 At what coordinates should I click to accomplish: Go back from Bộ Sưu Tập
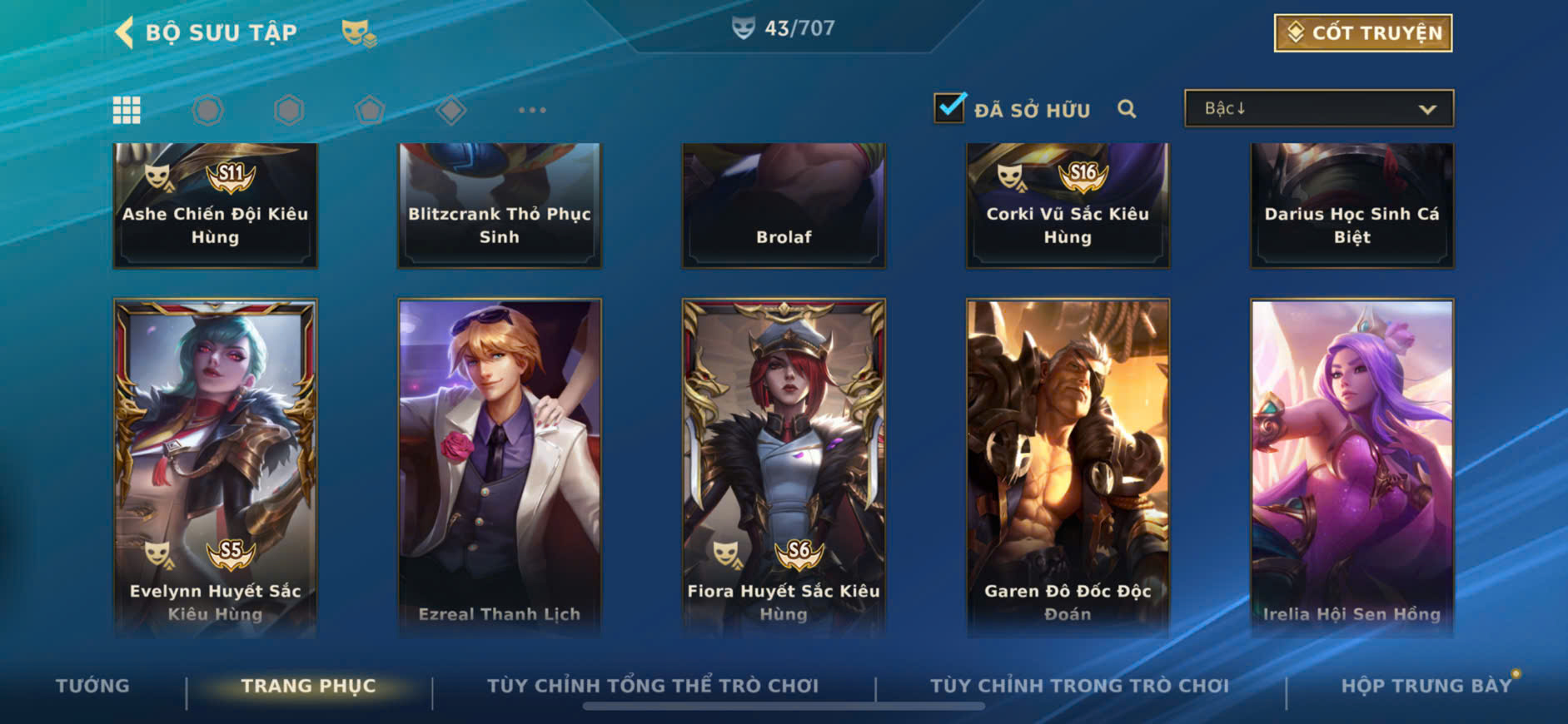[125, 33]
